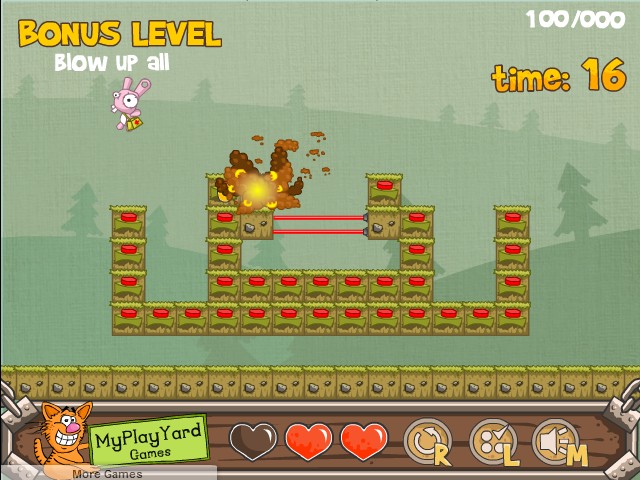Toggle sound with the speaker button
Viewport: 640px width, 480px height.
558,440
